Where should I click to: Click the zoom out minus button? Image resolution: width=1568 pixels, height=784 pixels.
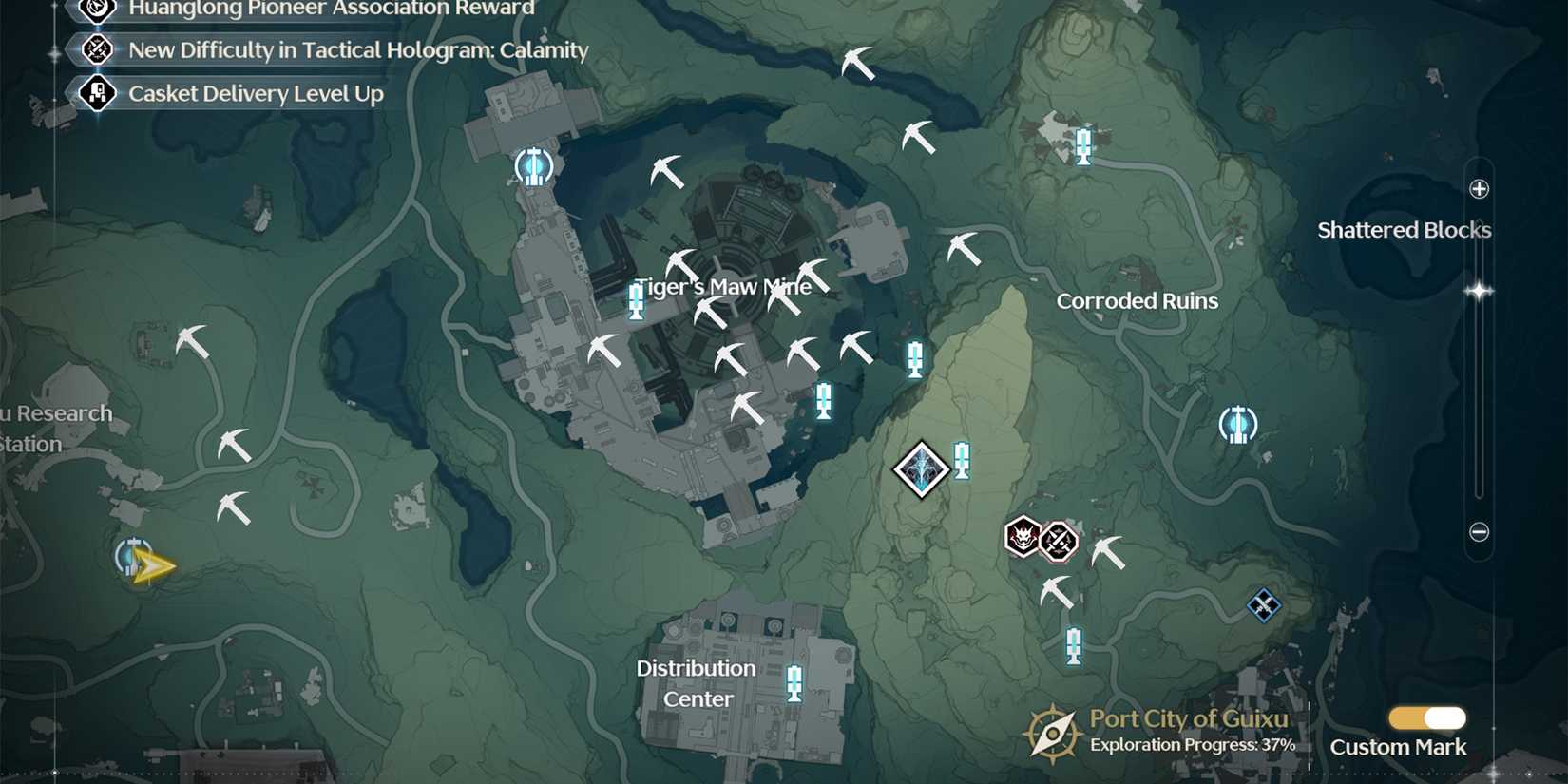tap(1480, 532)
